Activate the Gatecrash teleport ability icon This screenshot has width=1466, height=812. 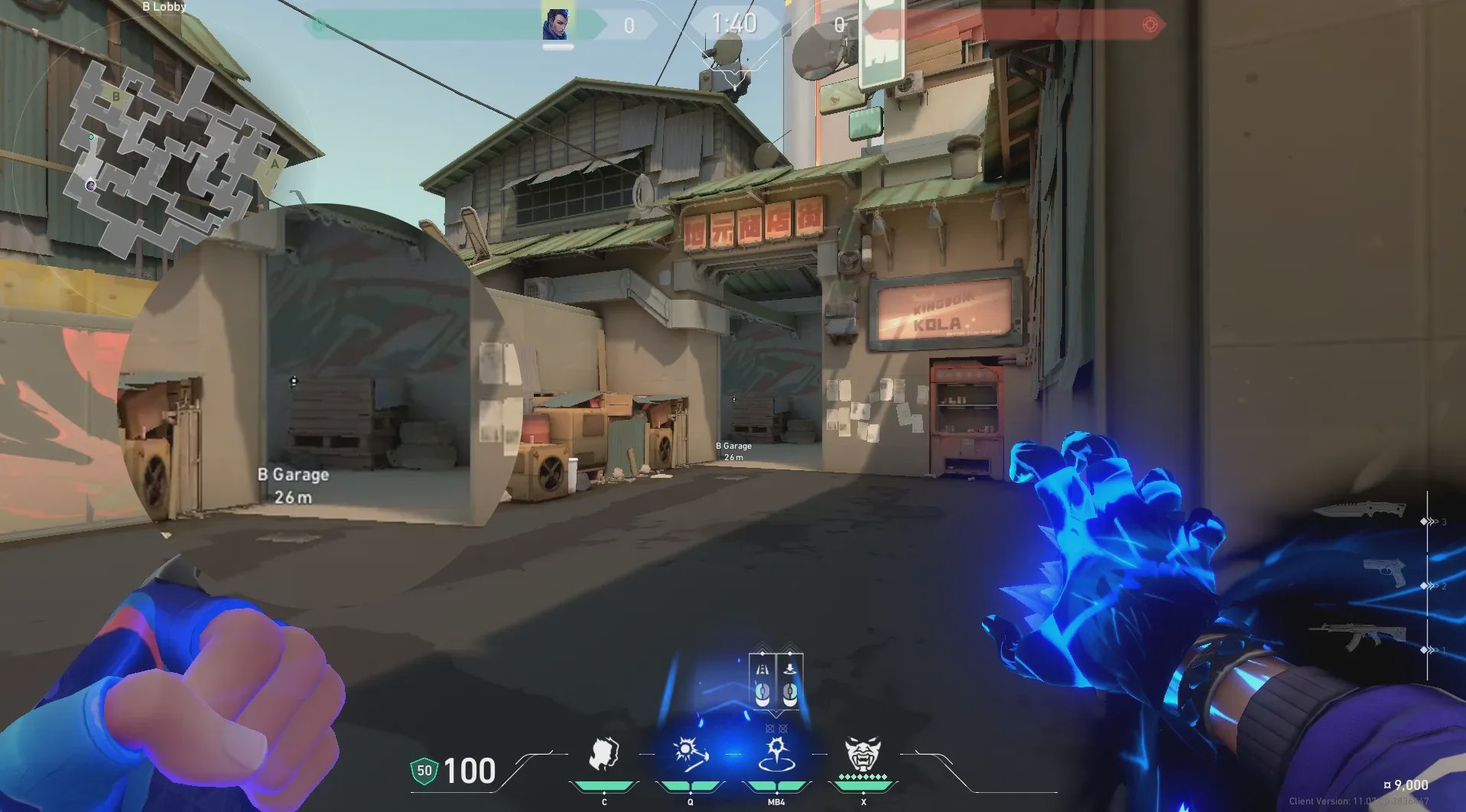pos(775,754)
